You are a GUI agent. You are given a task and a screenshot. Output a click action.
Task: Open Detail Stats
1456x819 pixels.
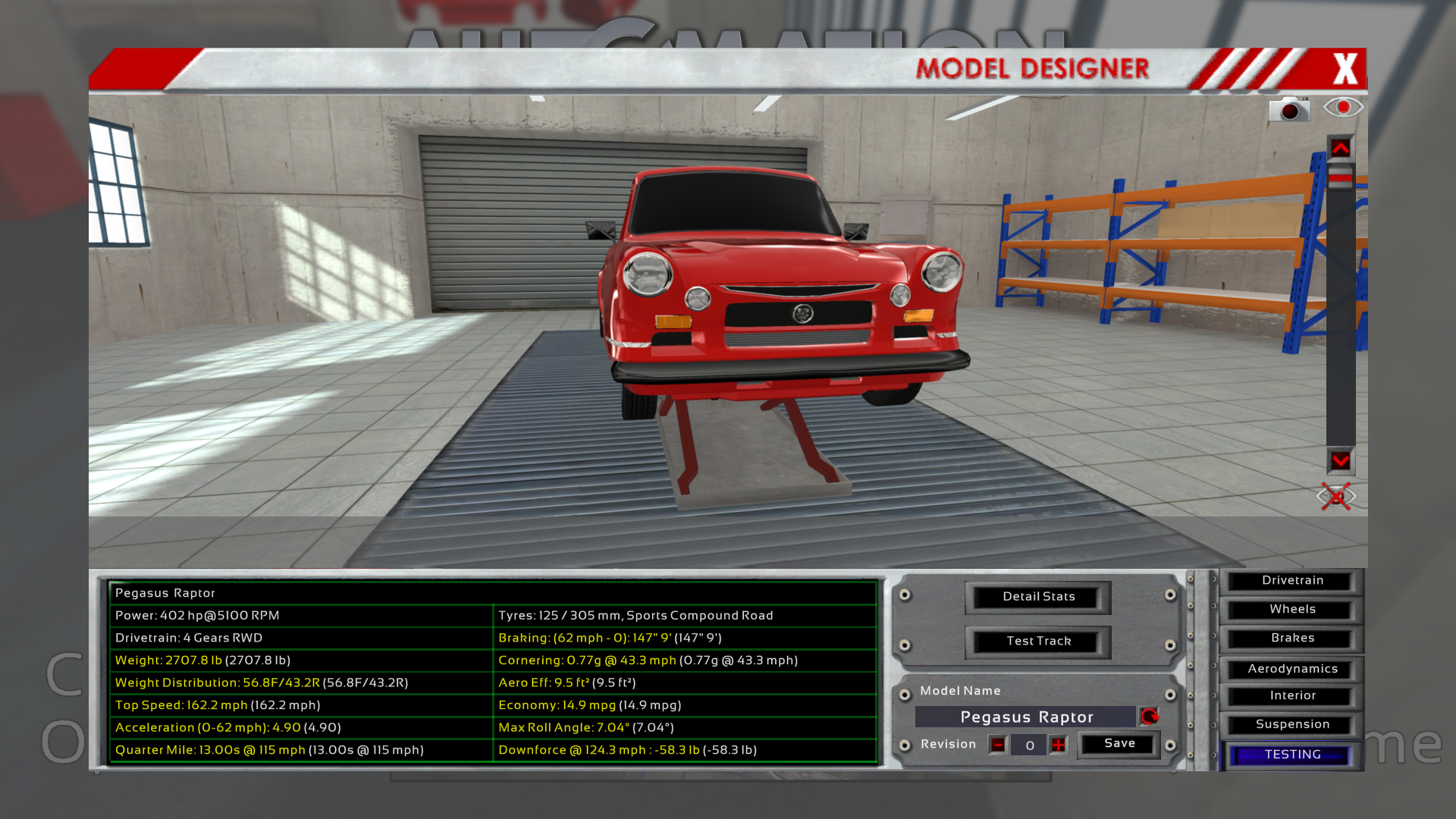click(x=1038, y=597)
